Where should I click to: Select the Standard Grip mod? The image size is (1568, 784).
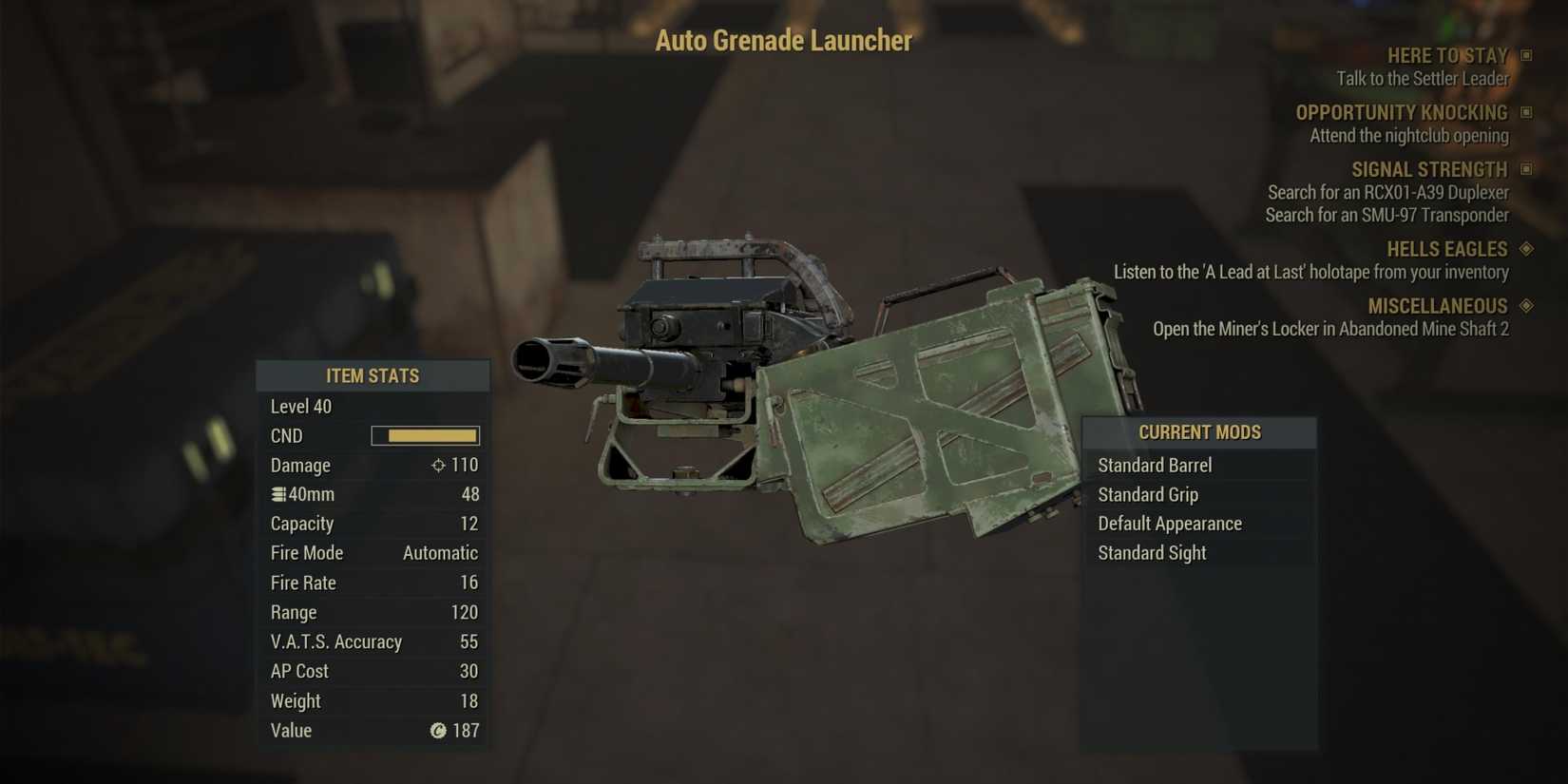pyautogui.click(x=1148, y=494)
